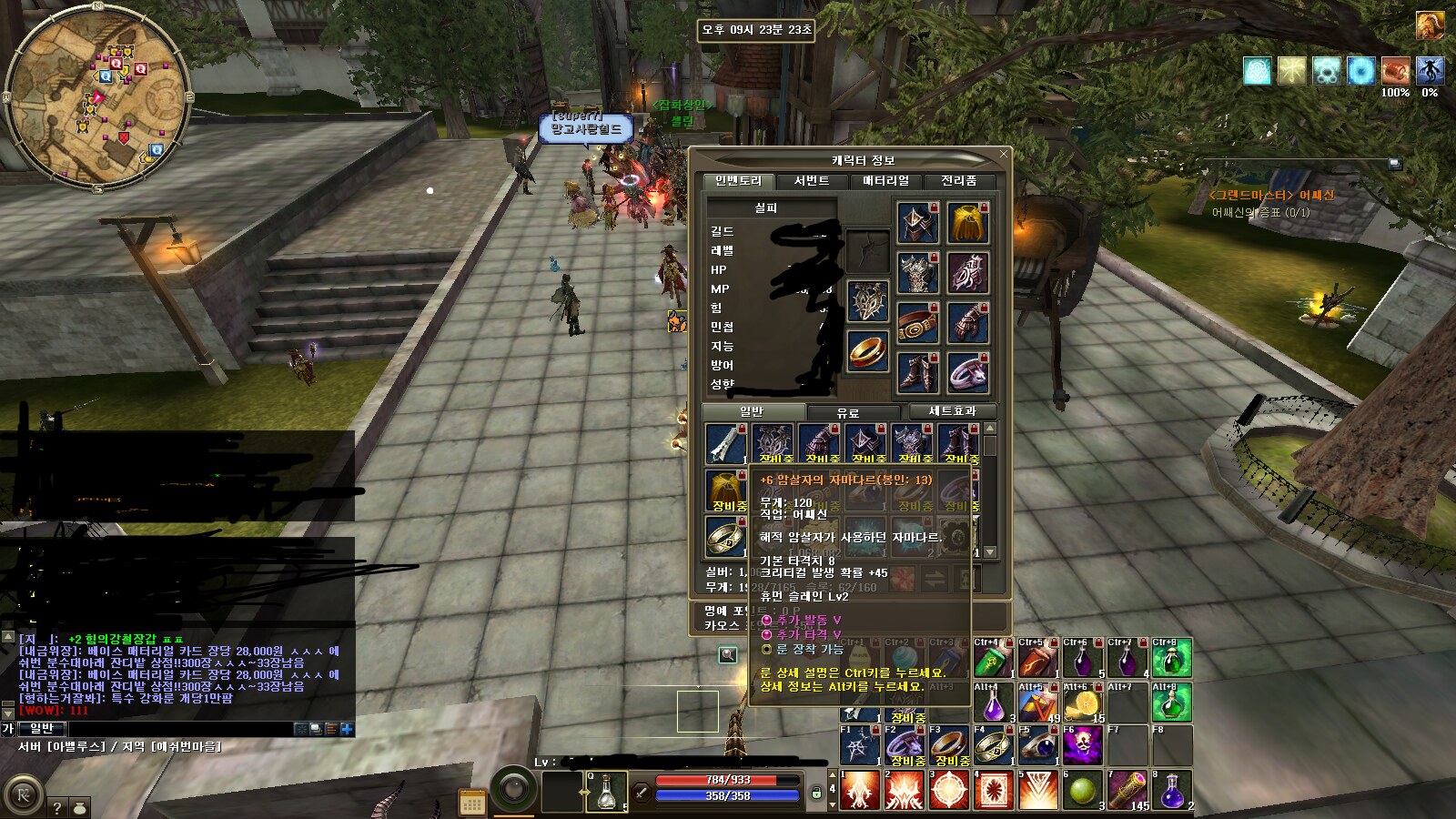The image size is (1456, 819).
Task: Use the purple skull skill in F6
Action: click(x=1083, y=746)
